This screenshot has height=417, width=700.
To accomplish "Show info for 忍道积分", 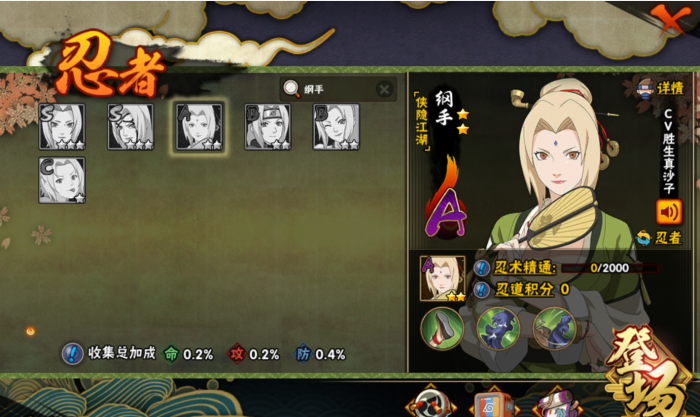I will click(x=482, y=289).
